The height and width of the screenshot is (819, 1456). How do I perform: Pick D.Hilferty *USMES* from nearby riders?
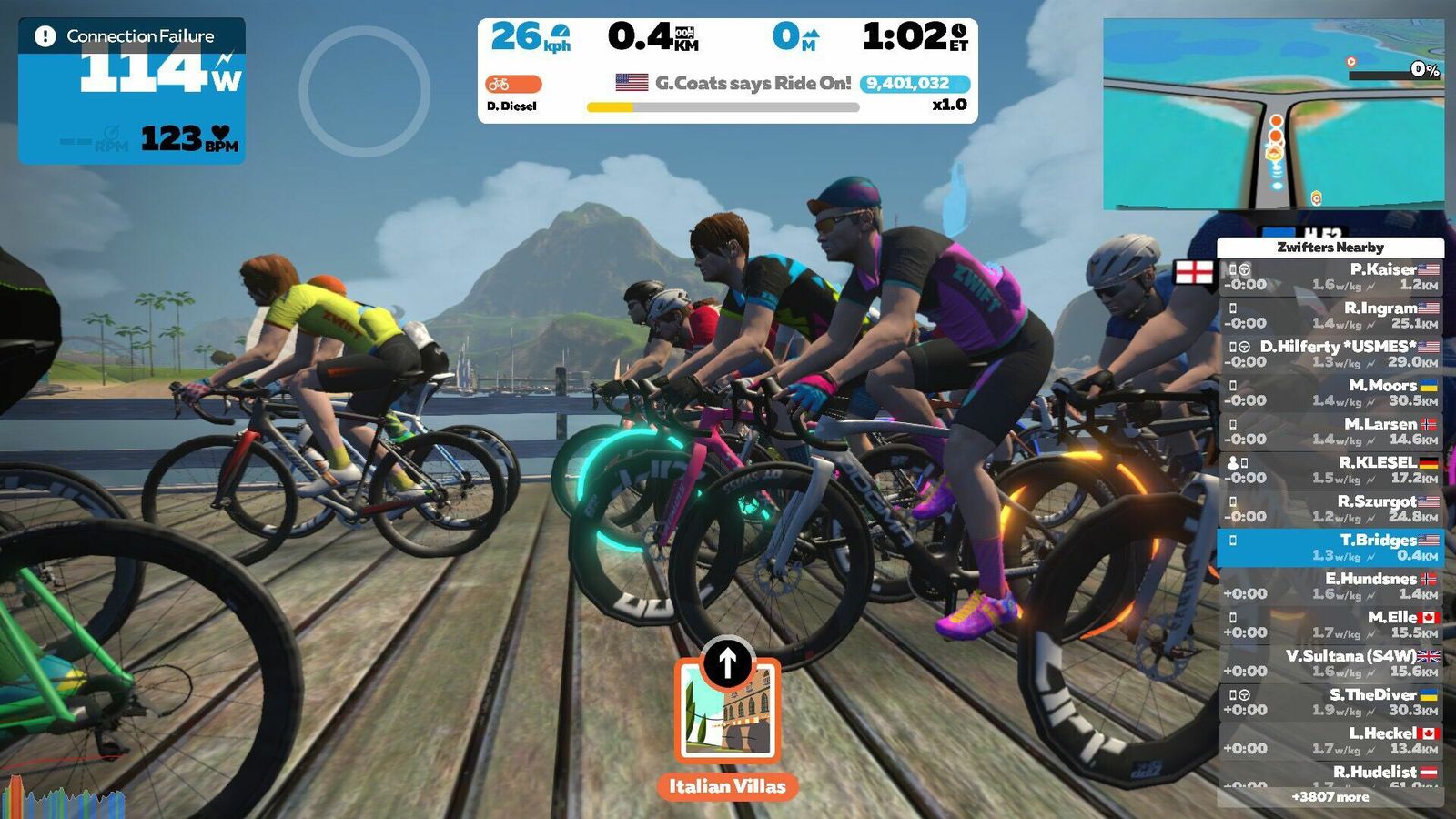(1330, 354)
